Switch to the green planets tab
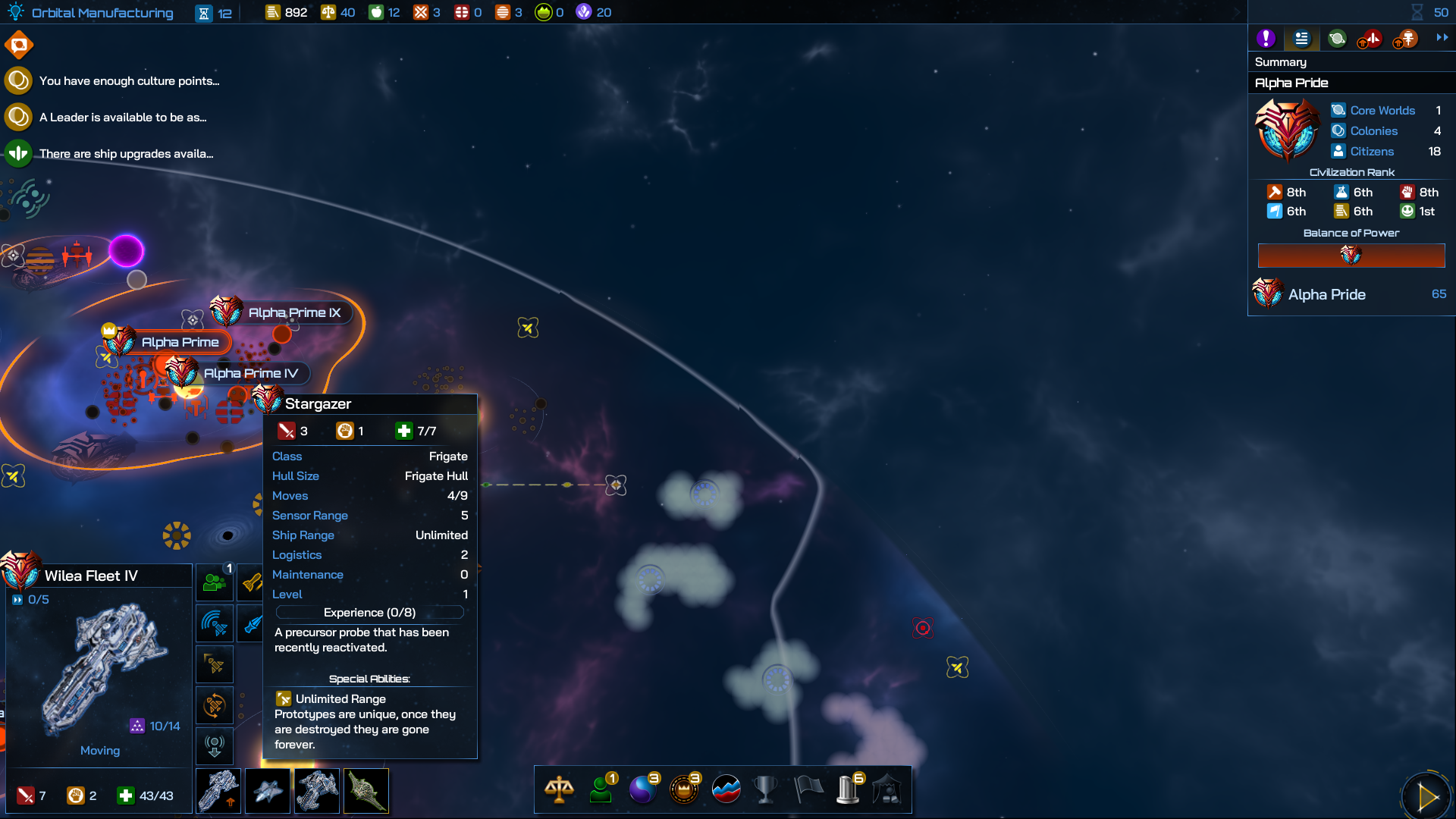The width and height of the screenshot is (1456, 819). click(x=1337, y=39)
